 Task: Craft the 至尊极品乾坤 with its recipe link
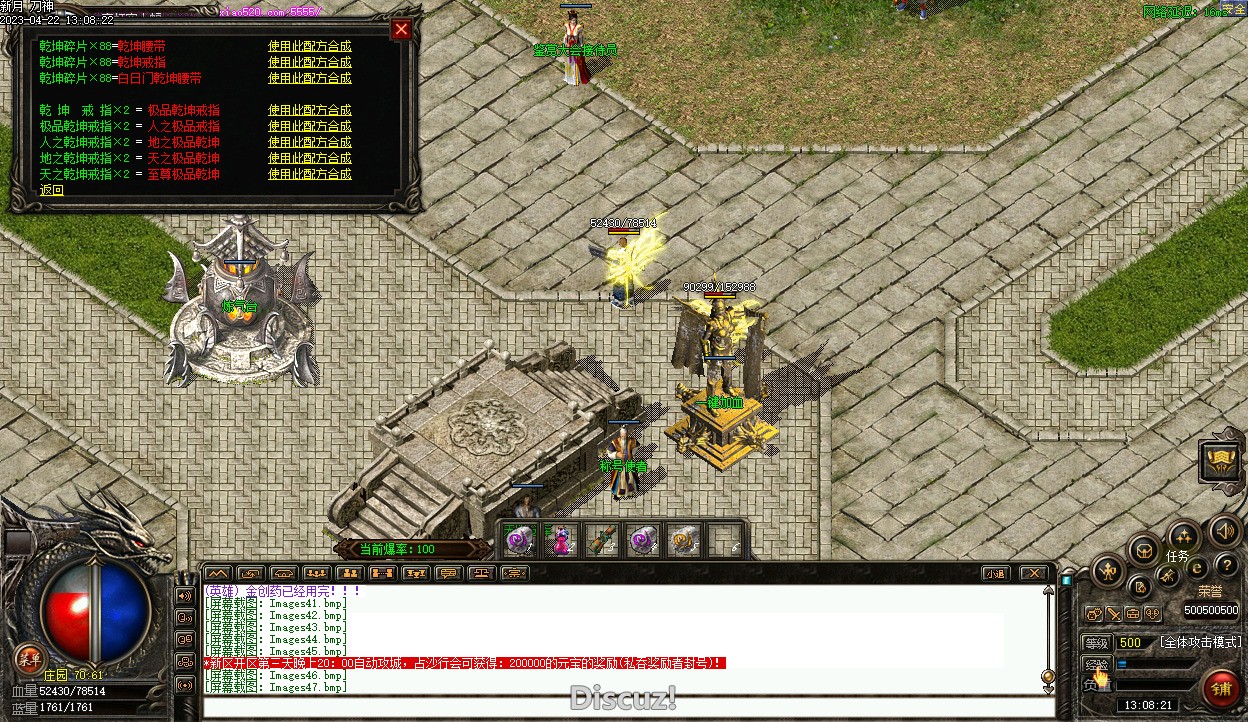click(x=309, y=174)
